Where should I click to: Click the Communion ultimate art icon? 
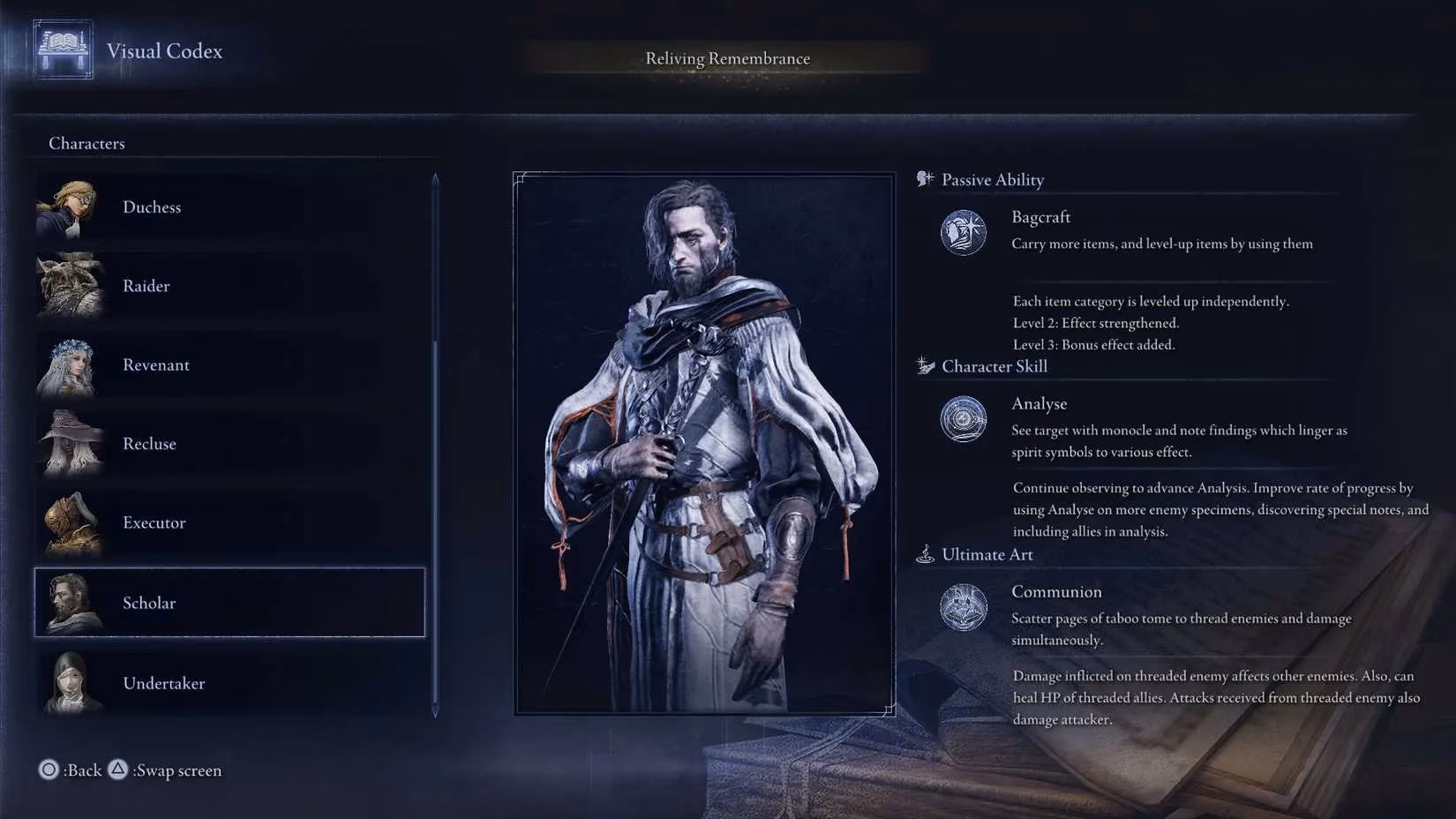(963, 607)
